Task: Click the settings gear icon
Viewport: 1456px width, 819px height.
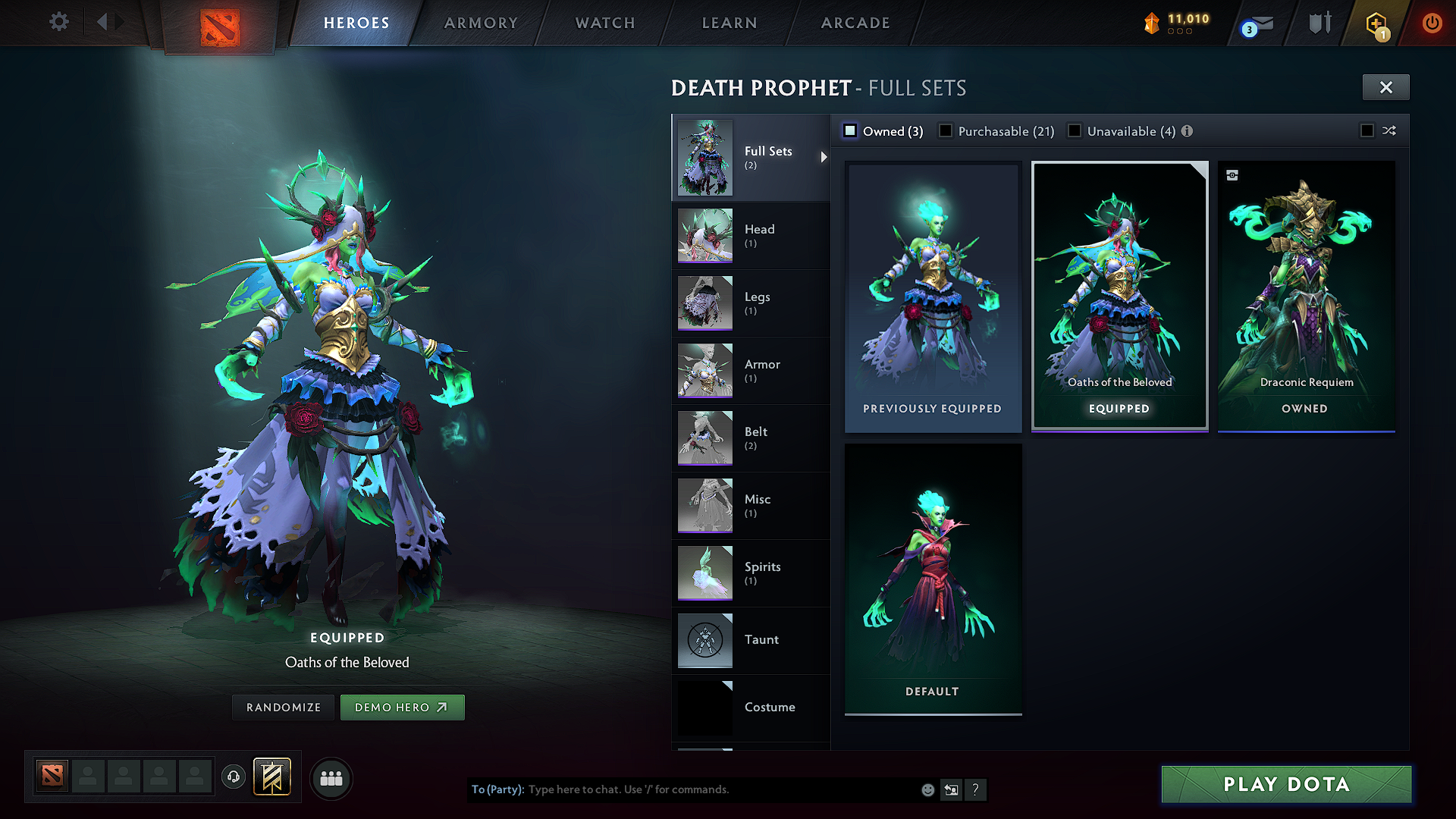Action: 58,22
